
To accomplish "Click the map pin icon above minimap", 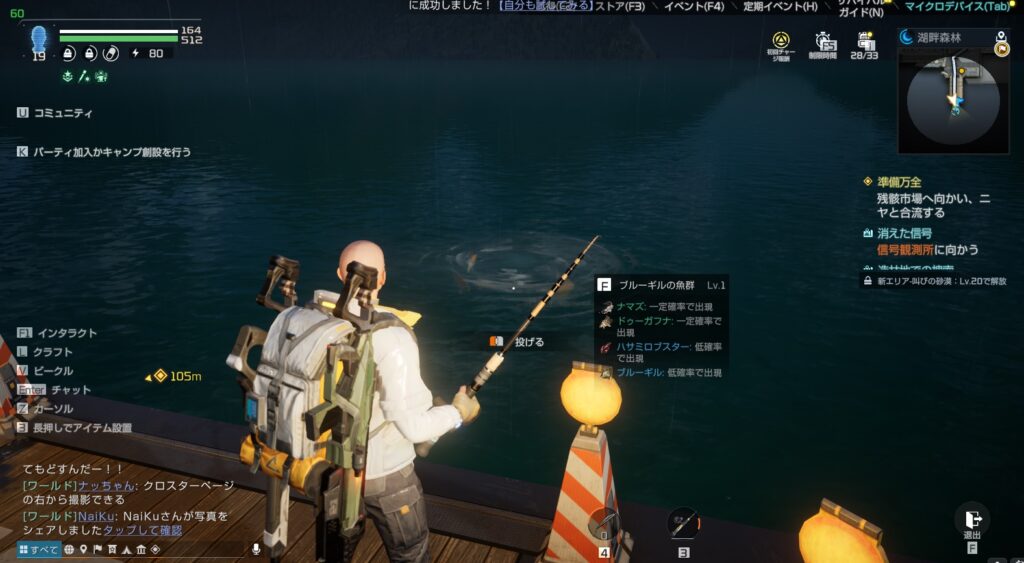I will (1001, 37).
